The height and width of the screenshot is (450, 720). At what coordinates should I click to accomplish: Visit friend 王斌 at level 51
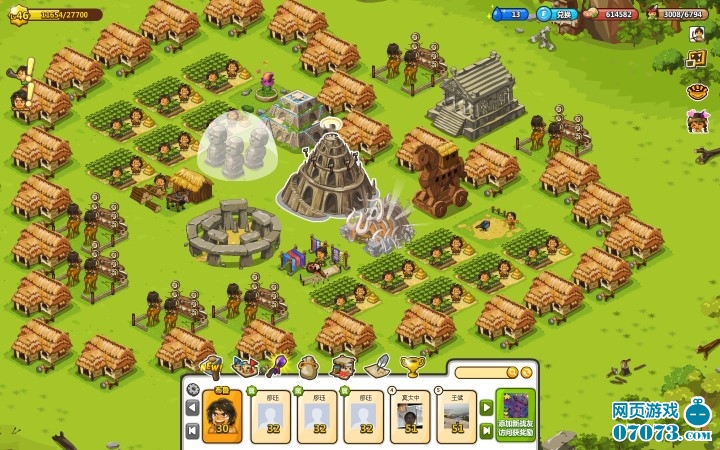(x=457, y=416)
